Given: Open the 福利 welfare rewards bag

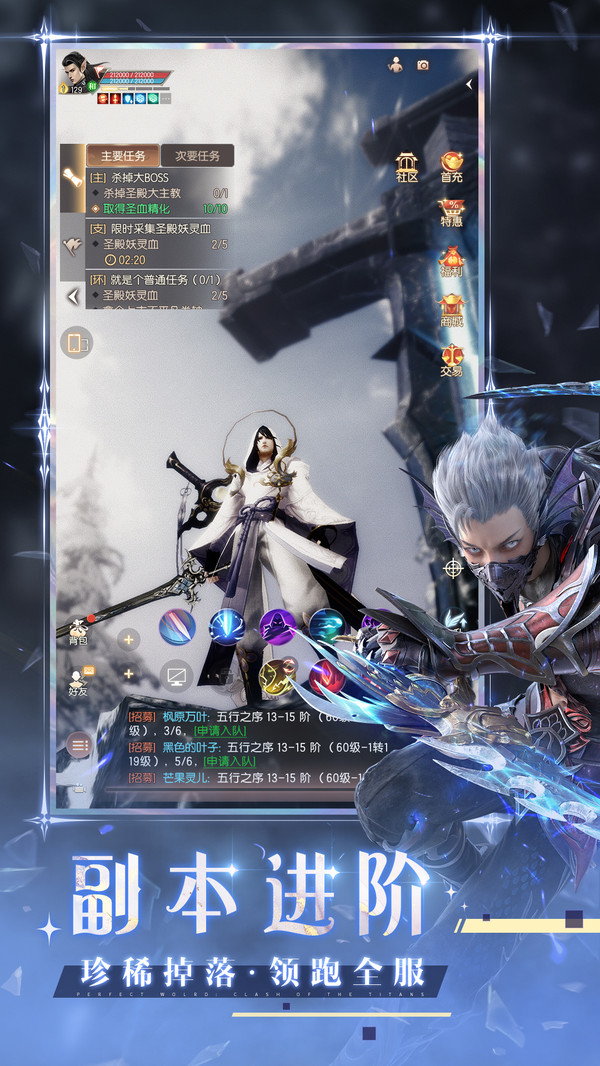Looking at the screenshot, I should (x=452, y=259).
